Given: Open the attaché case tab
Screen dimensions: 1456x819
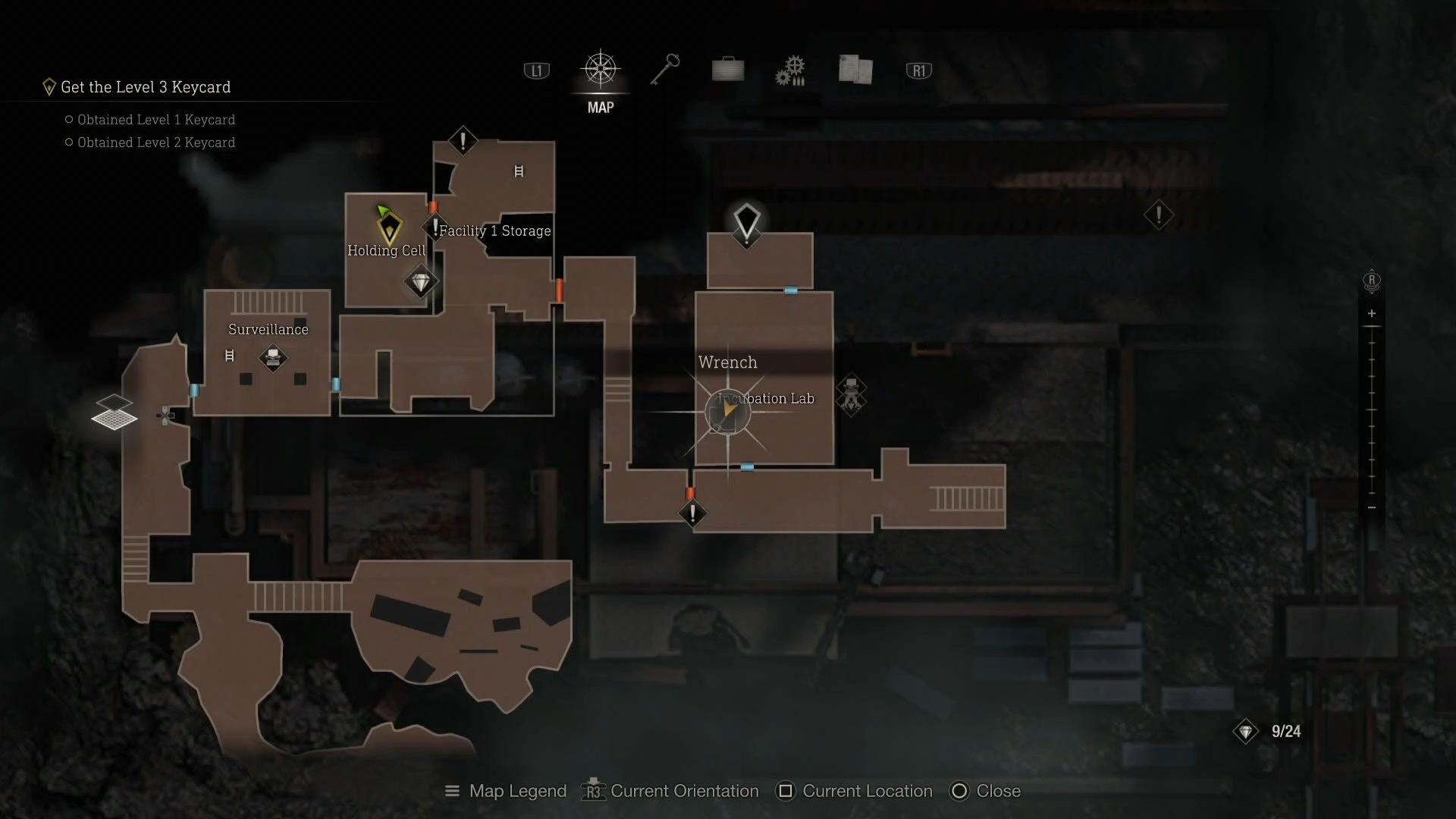Looking at the screenshot, I should point(728,70).
